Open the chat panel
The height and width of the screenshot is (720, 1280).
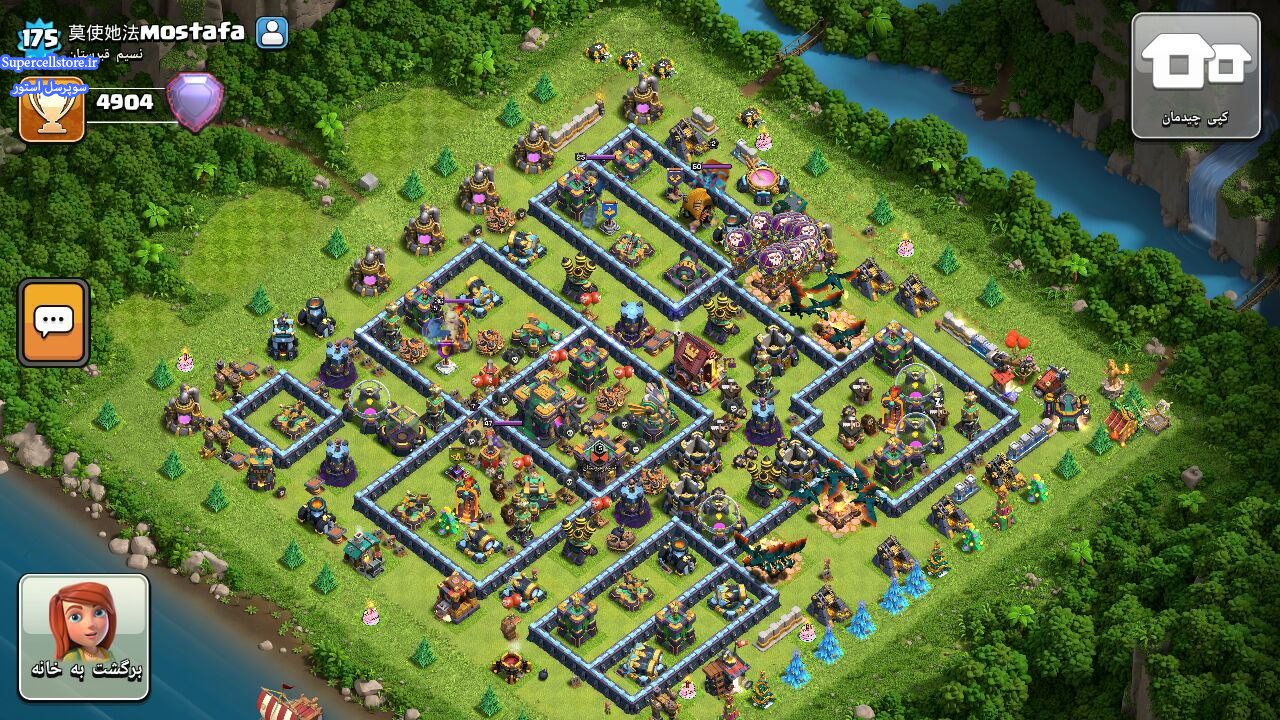[x=53, y=322]
